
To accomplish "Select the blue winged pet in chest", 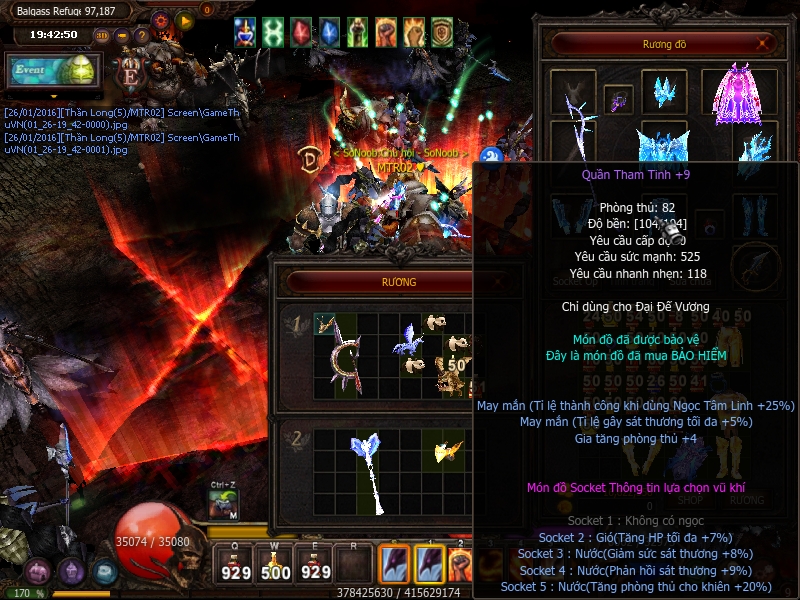I will (x=408, y=339).
